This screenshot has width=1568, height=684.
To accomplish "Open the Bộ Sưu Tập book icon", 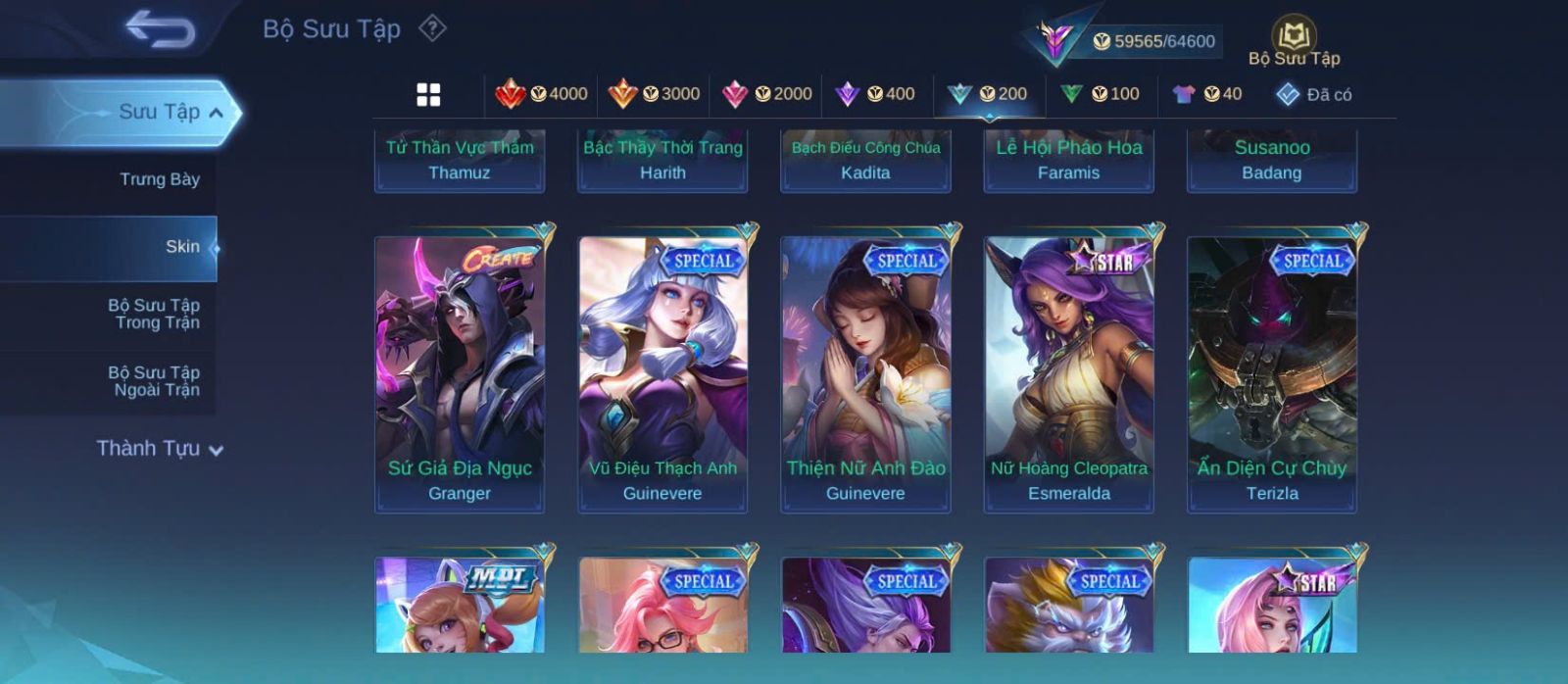I will [1294, 43].
